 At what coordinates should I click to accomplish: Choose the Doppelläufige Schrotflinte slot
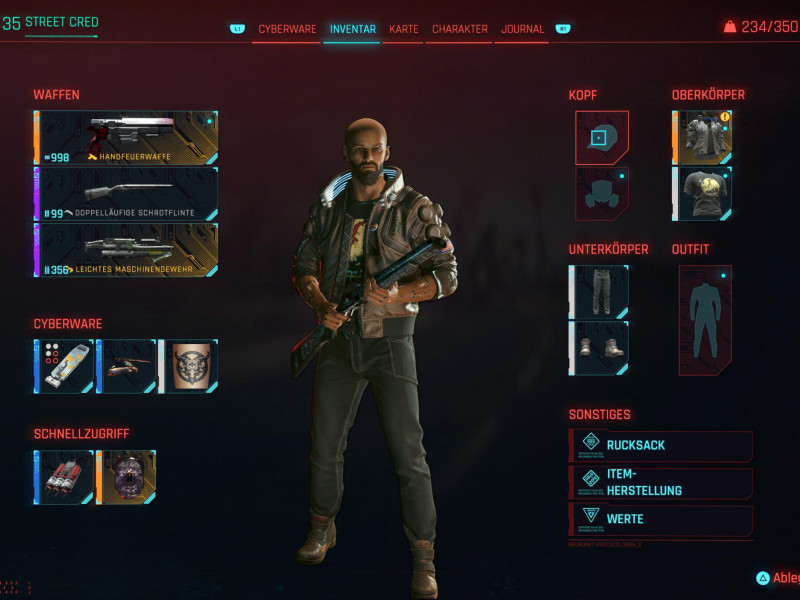click(x=126, y=194)
